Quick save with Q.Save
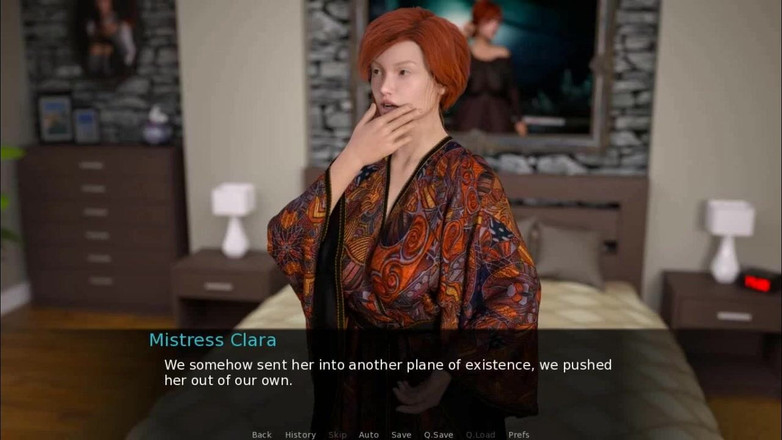This screenshot has width=782, height=440. pos(438,435)
